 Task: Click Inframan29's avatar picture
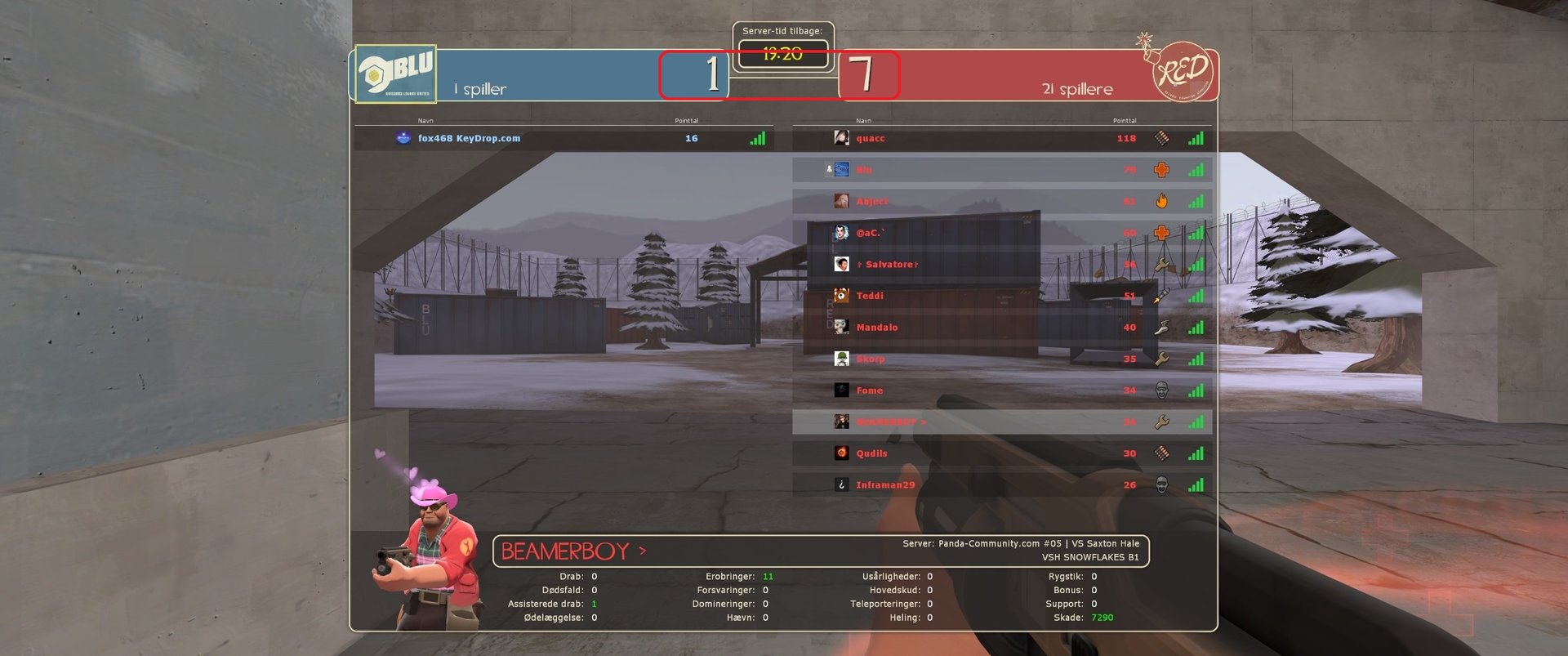(840, 484)
